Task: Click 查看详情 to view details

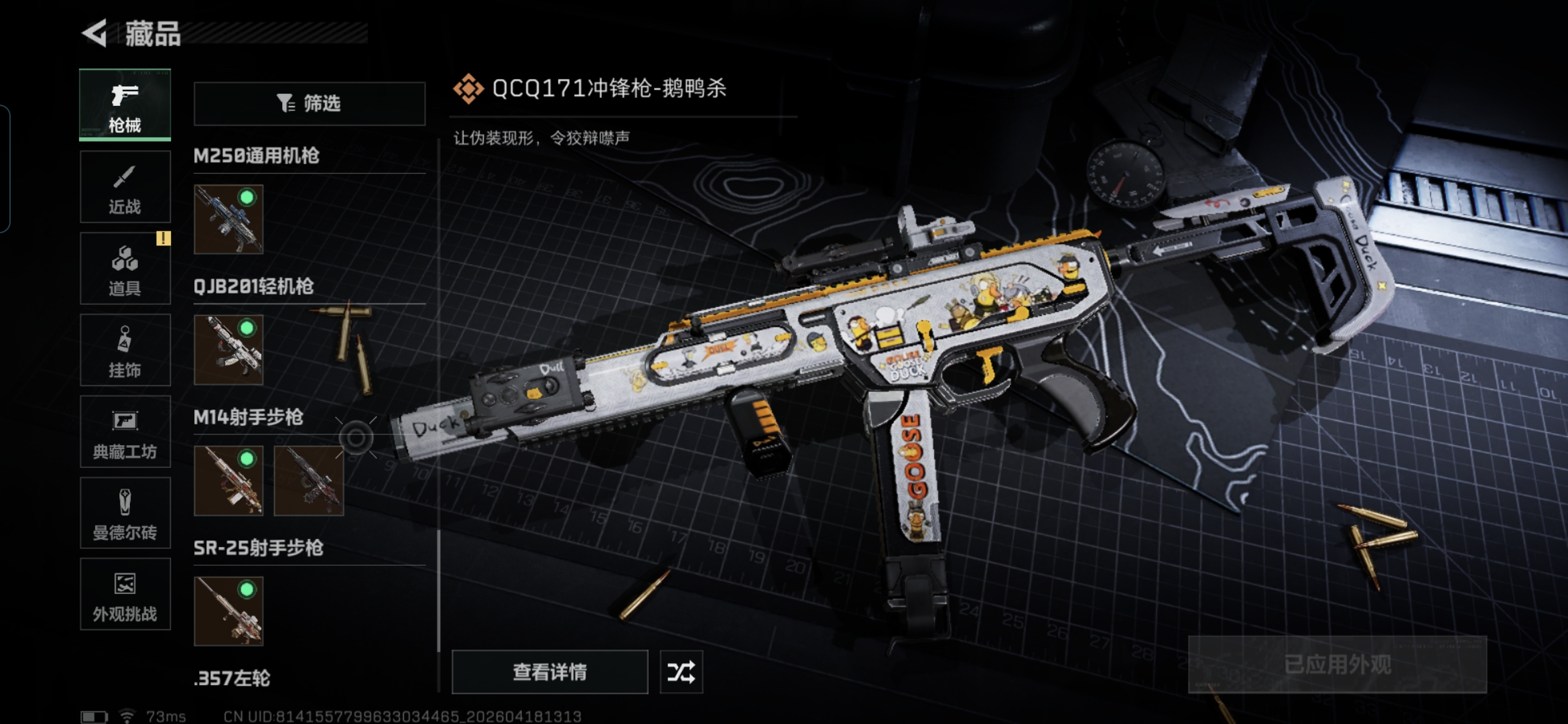Action: [549, 672]
